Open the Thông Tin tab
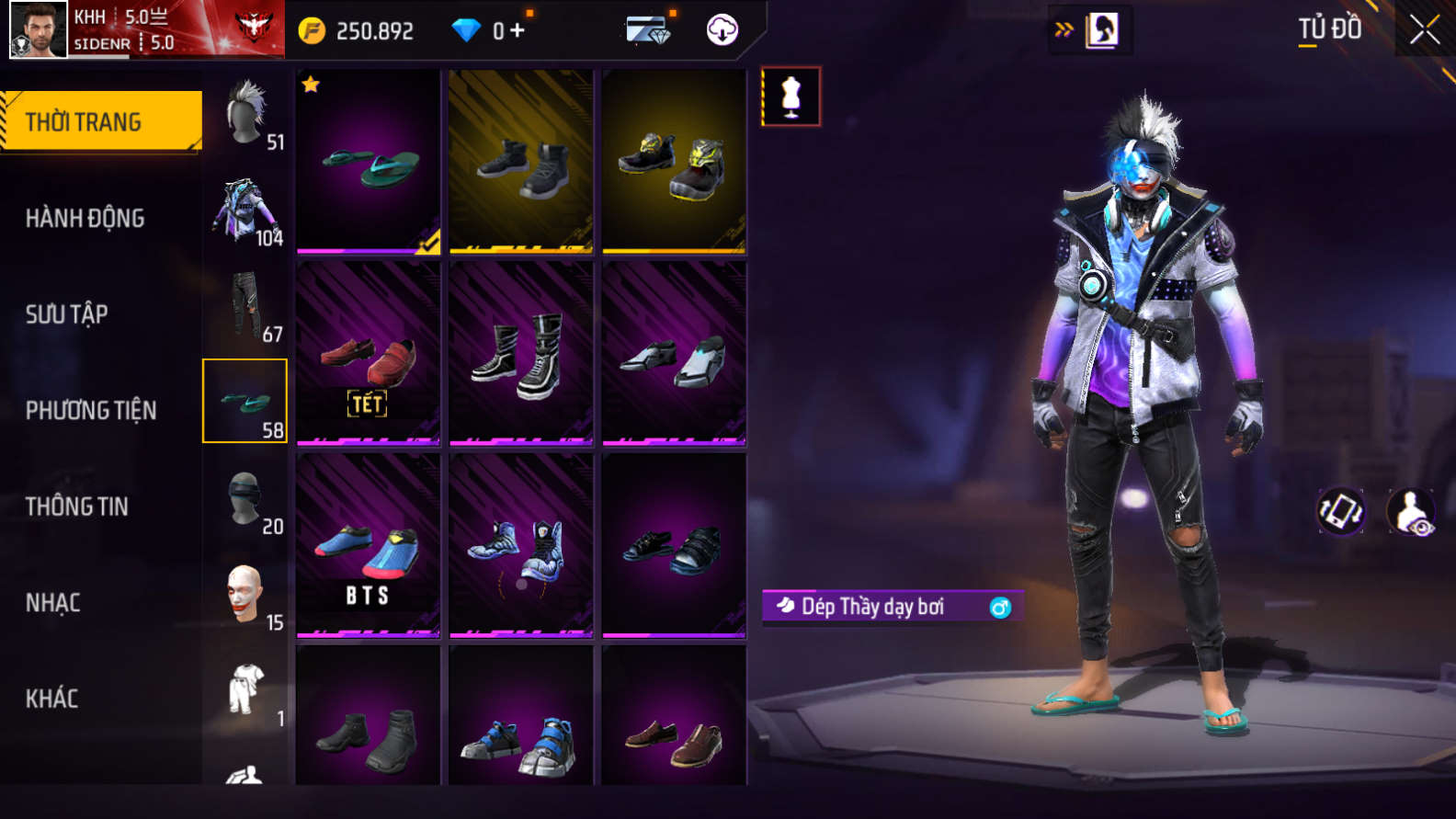1456x819 pixels. pos(76,506)
